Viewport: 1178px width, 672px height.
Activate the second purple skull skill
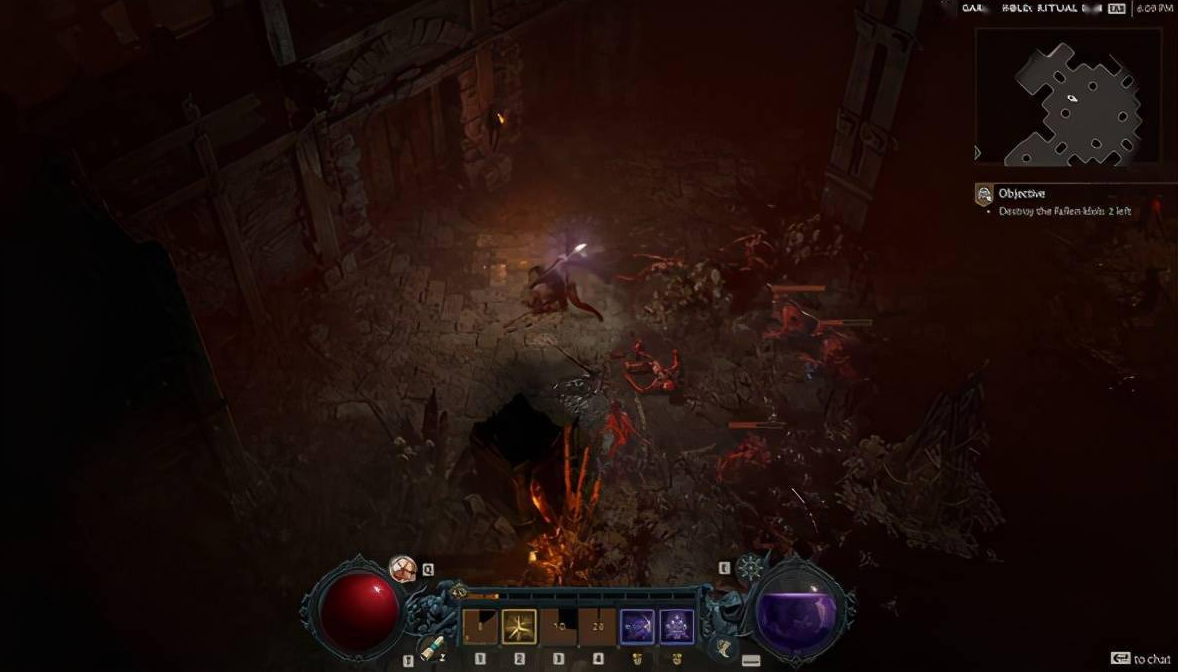tap(677, 627)
